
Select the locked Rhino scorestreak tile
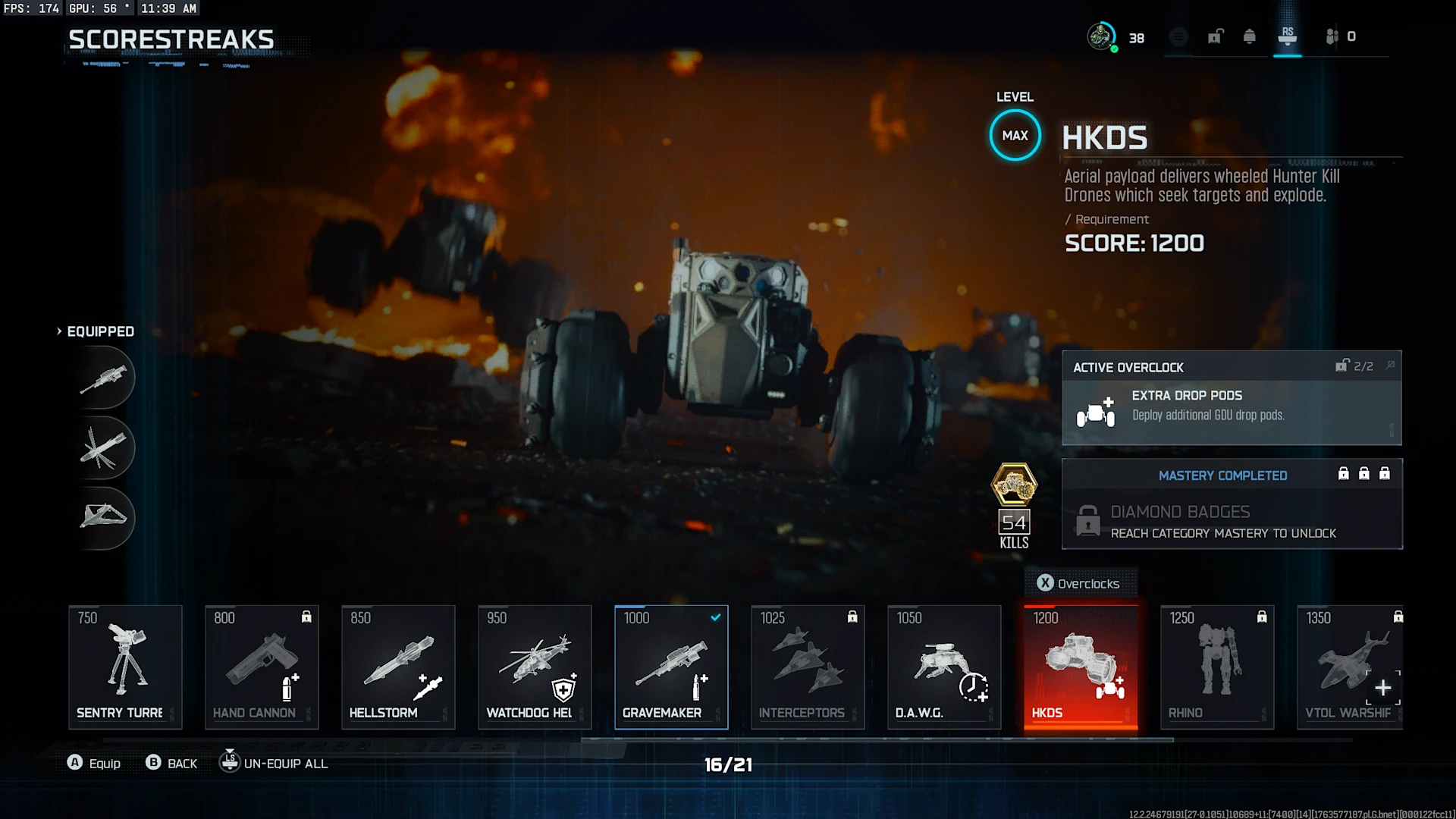pyautogui.click(x=1217, y=667)
